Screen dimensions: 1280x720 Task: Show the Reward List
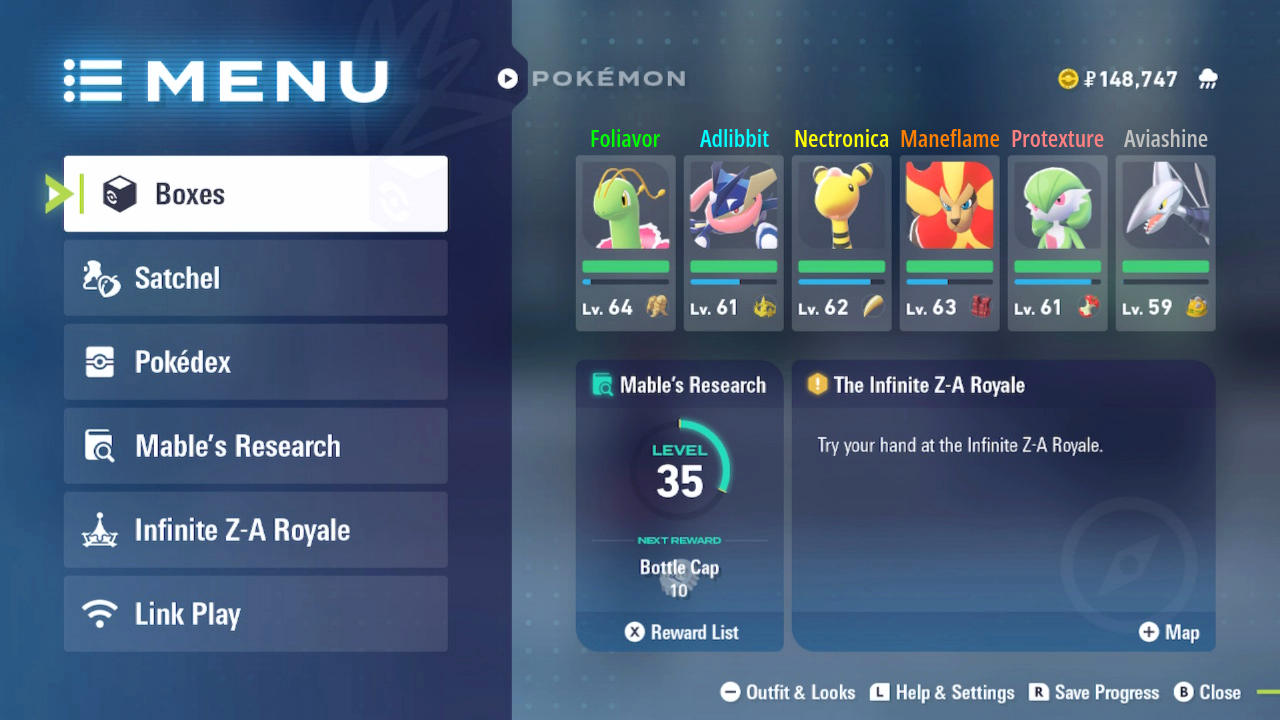(681, 632)
